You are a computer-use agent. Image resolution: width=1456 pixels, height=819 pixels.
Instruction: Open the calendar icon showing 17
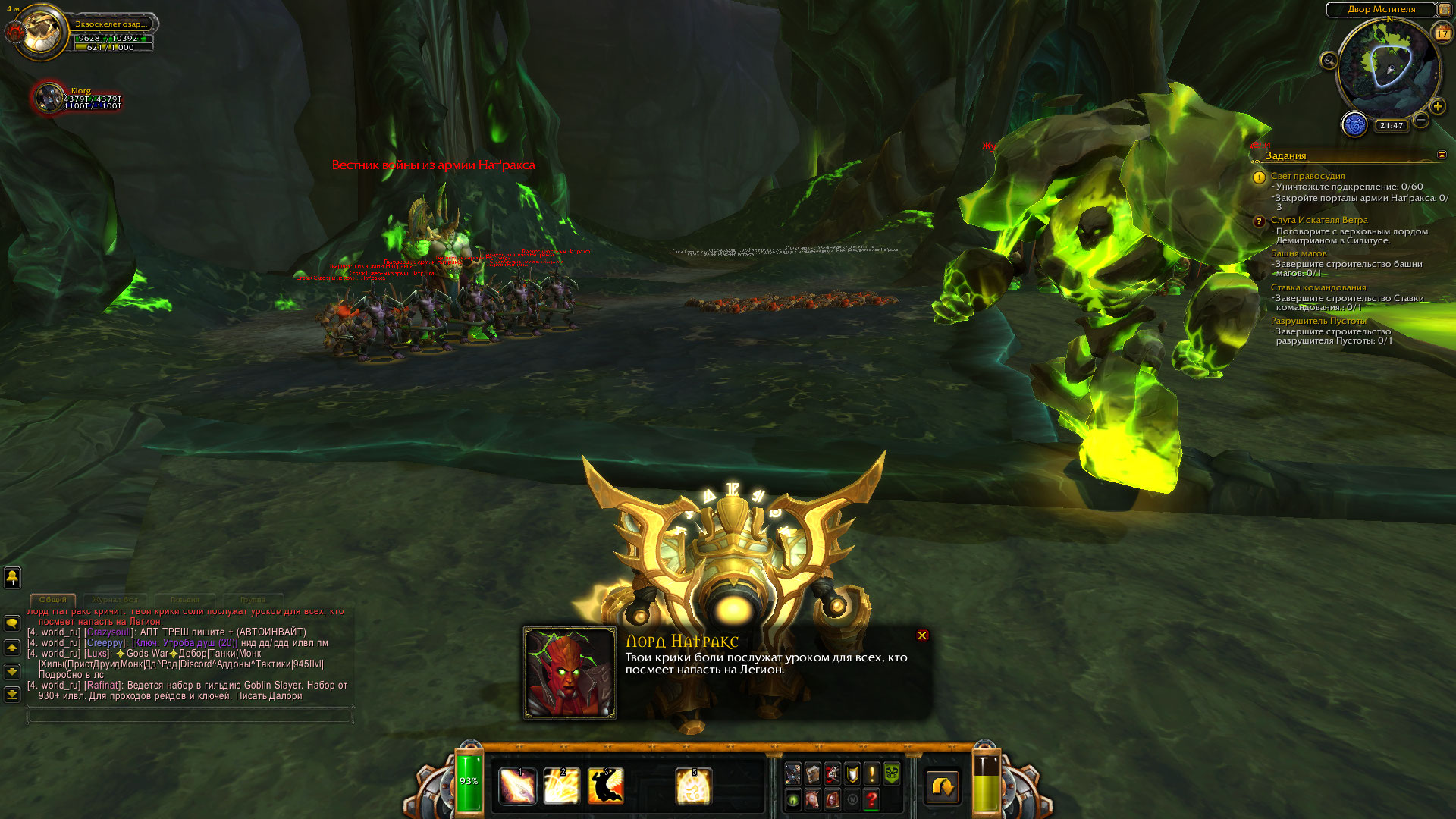1442,33
